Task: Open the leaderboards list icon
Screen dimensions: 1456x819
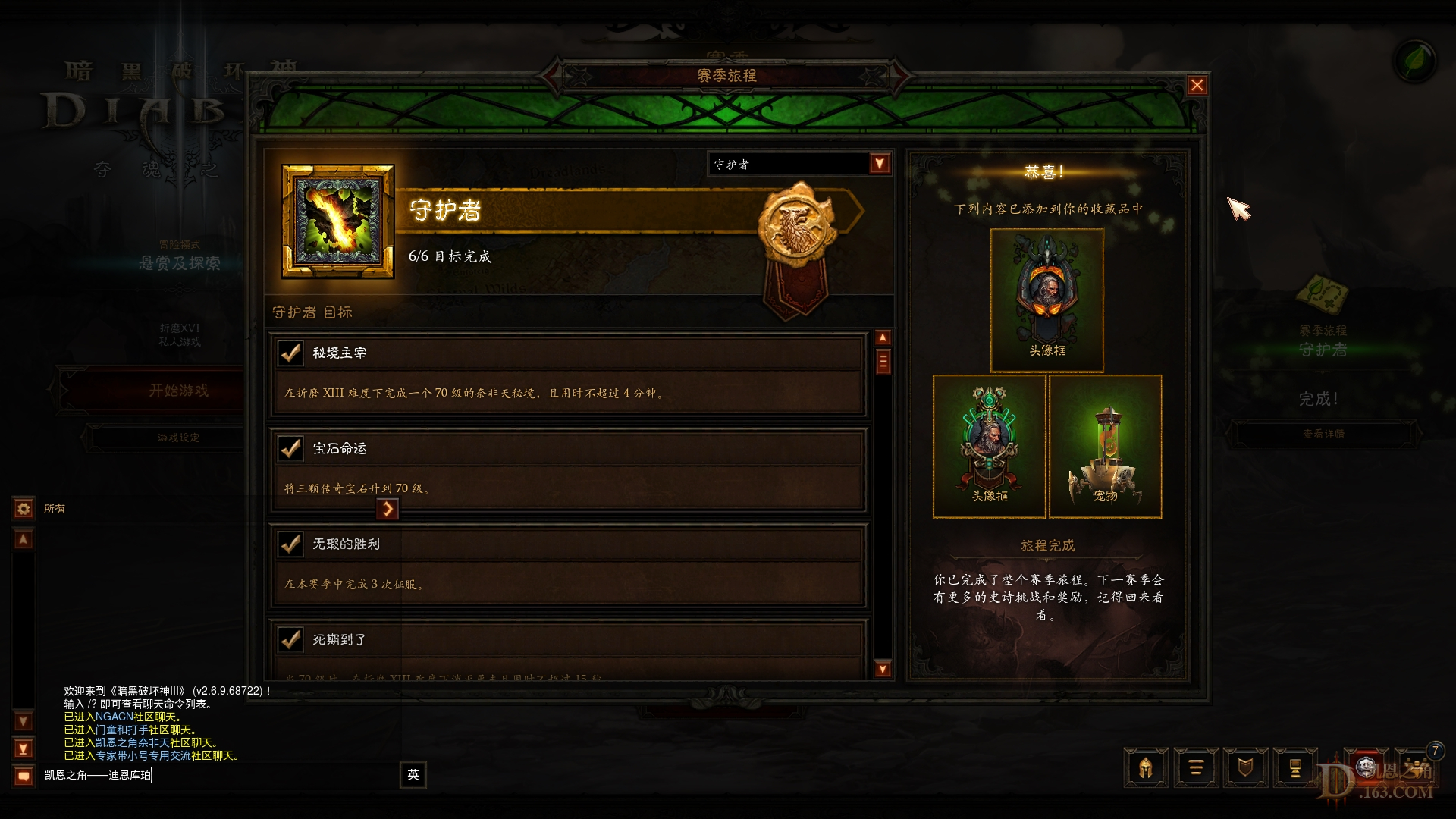Action: point(1196,767)
